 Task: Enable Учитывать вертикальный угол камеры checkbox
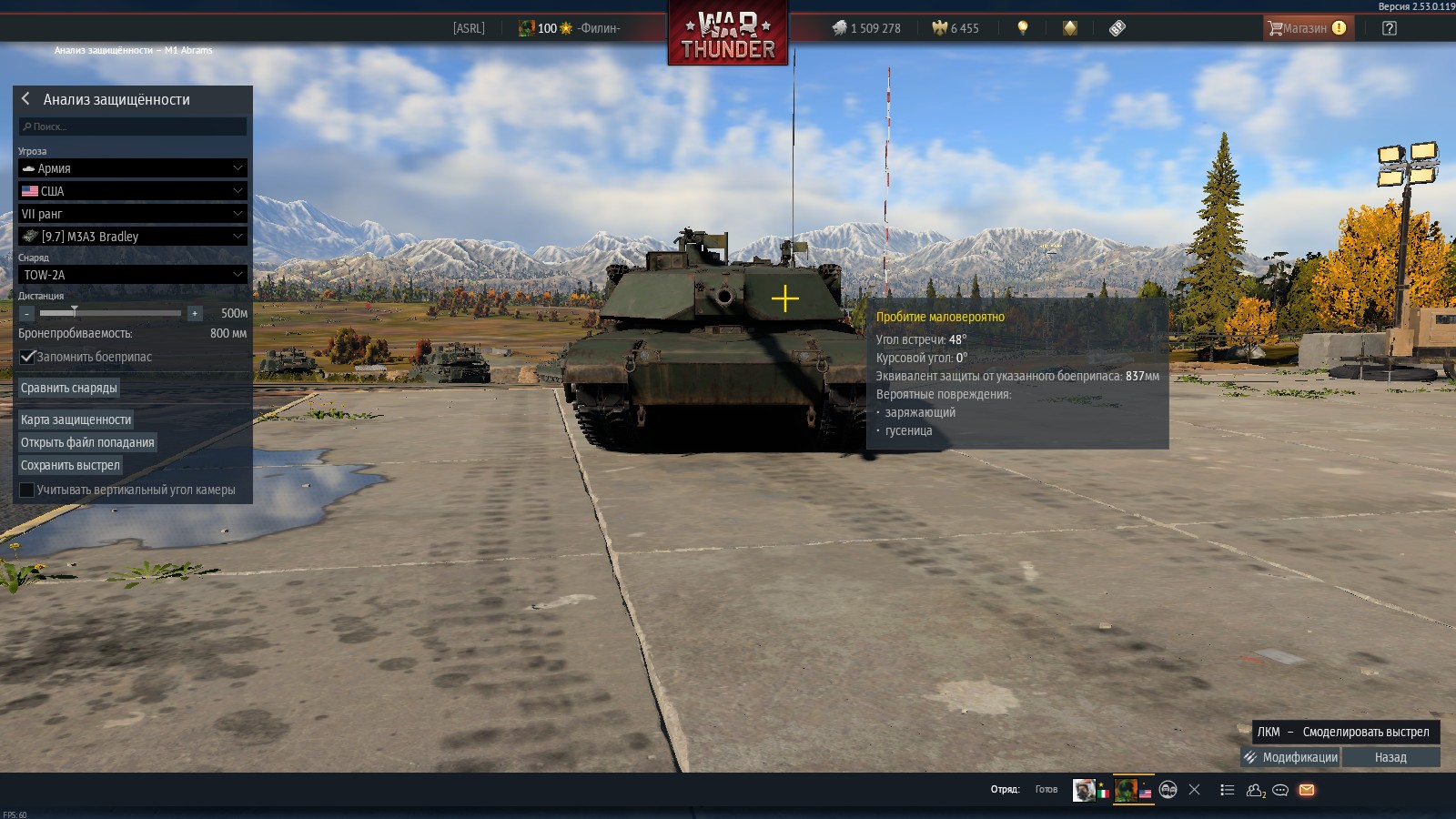click(x=27, y=490)
